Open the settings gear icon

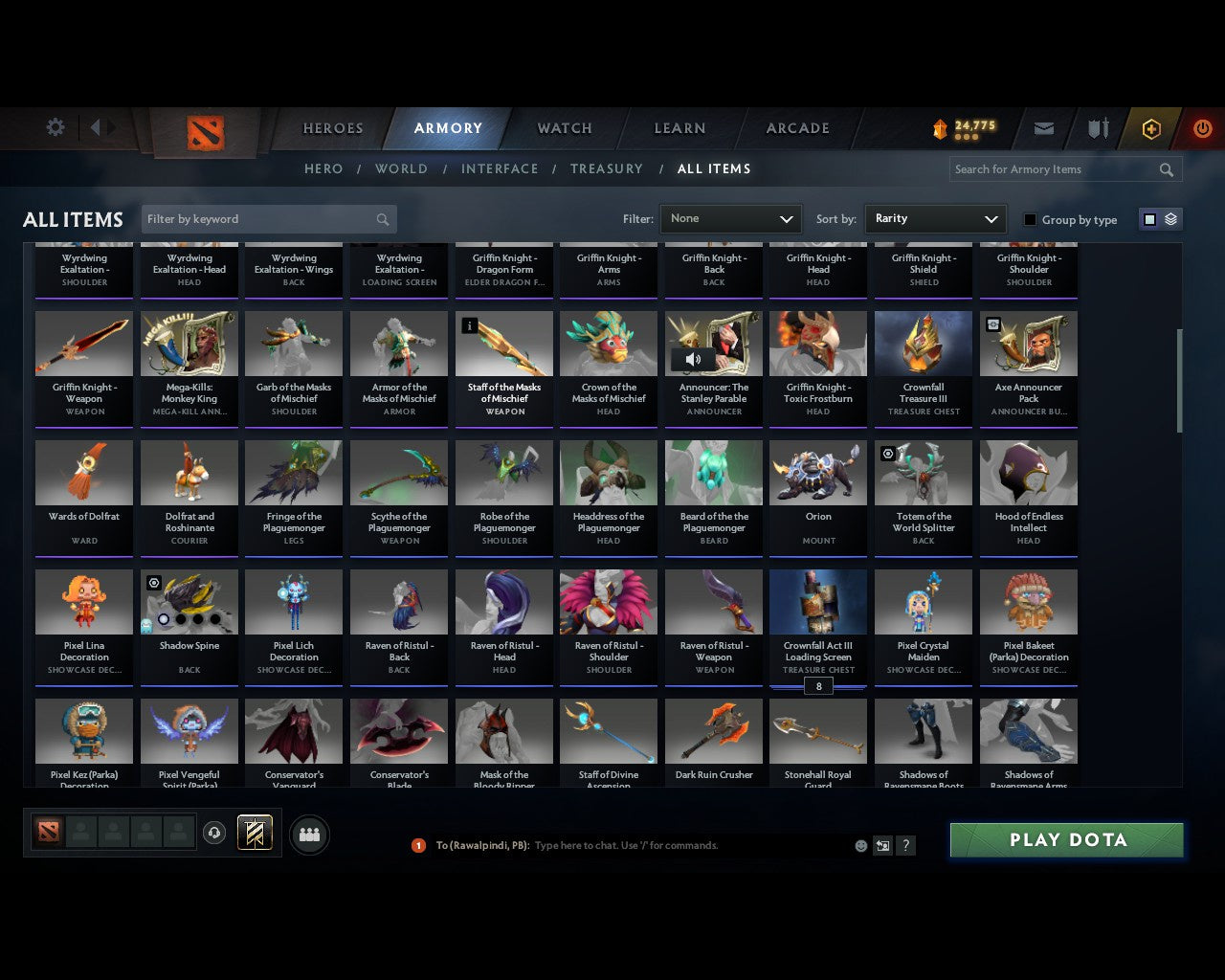click(55, 126)
